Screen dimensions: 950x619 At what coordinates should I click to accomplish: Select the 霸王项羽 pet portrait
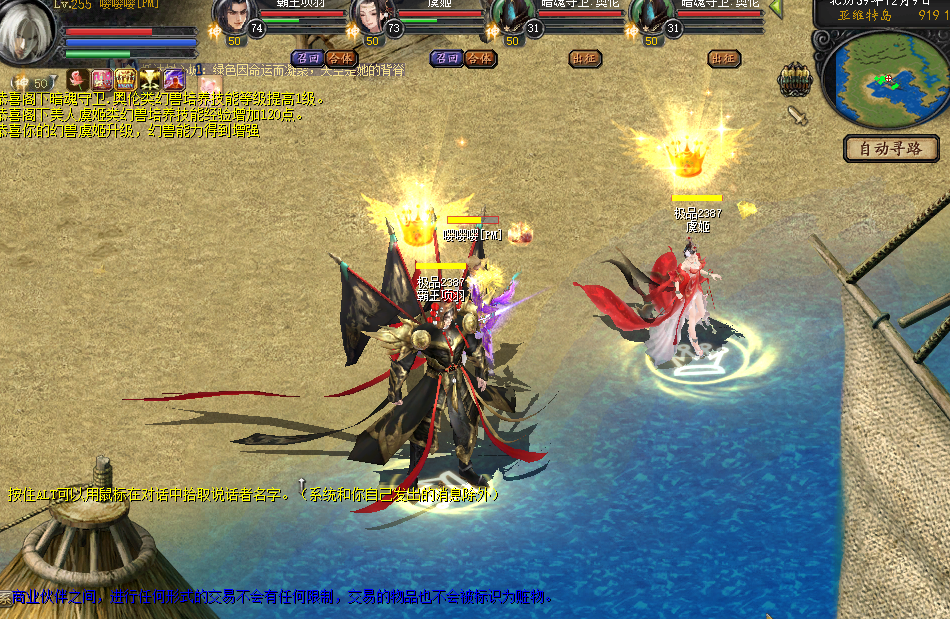point(233,19)
